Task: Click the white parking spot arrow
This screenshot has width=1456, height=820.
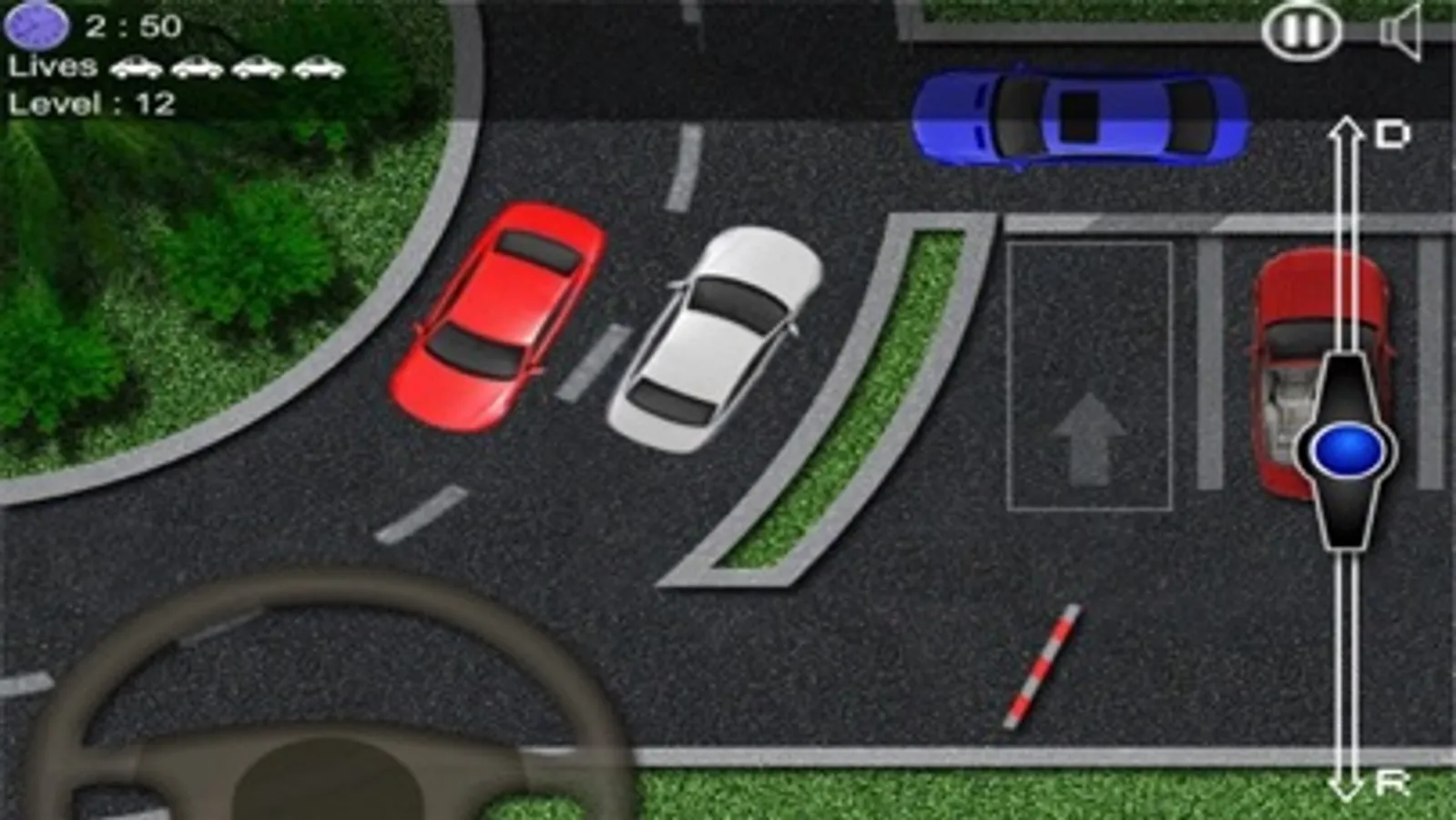Action: [1088, 437]
